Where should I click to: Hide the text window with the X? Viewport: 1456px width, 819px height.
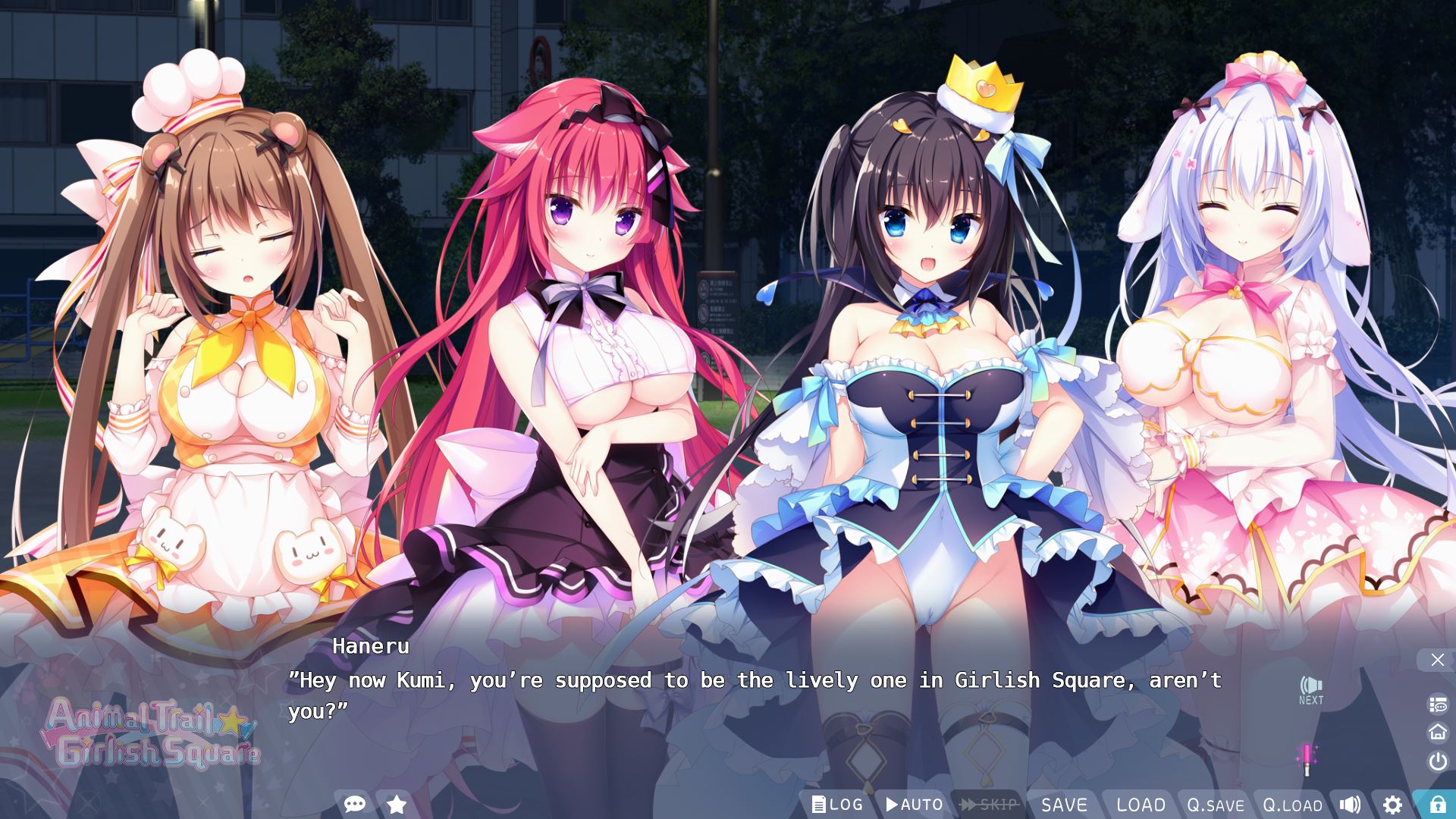[x=1437, y=660]
